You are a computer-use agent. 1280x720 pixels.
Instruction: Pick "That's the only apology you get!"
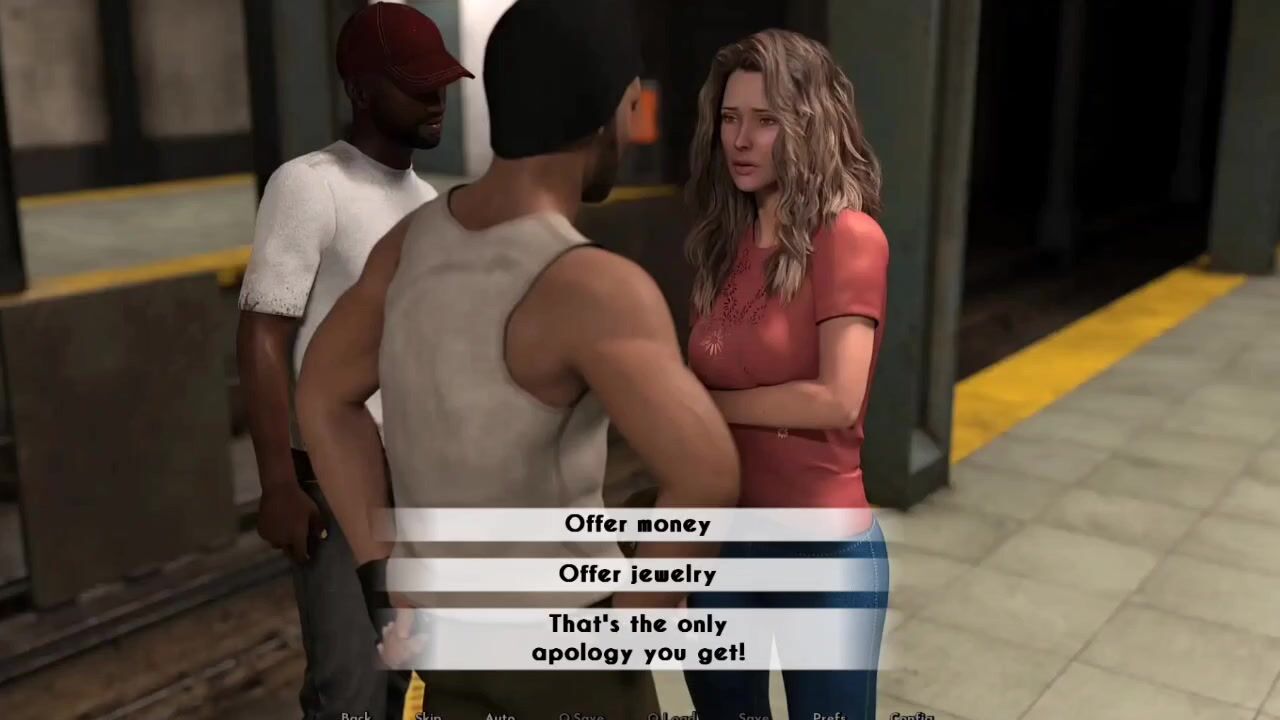tap(637, 638)
